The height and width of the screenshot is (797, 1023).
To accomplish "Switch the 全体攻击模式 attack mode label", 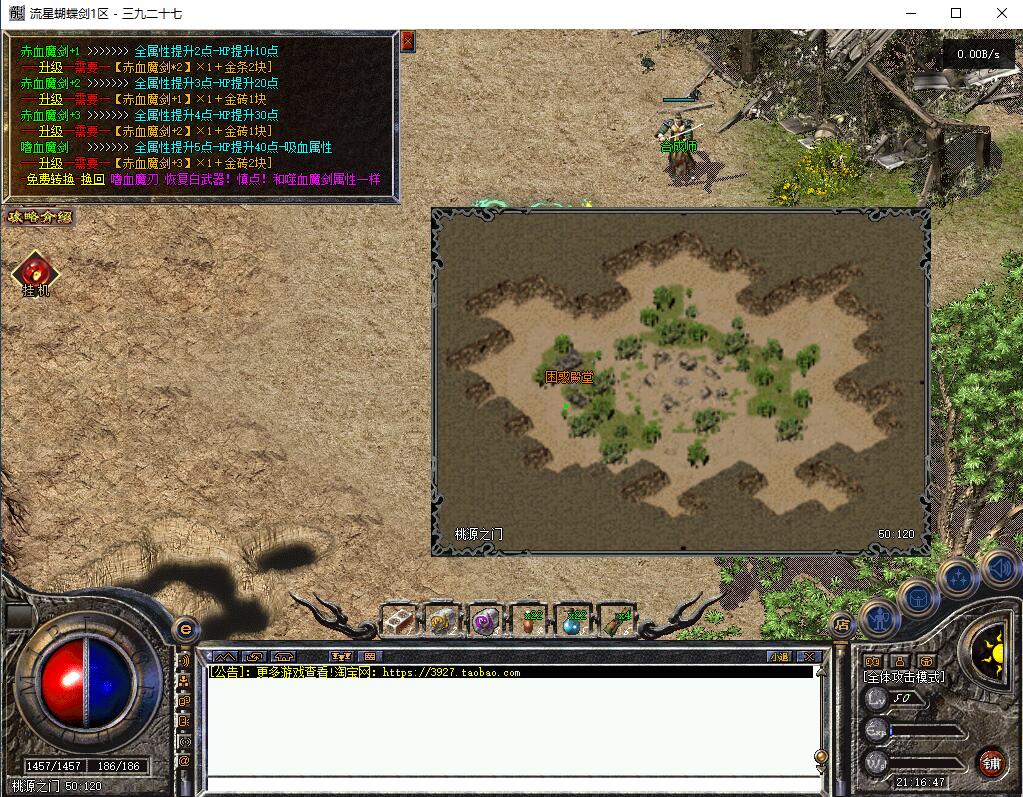I will click(x=904, y=677).
